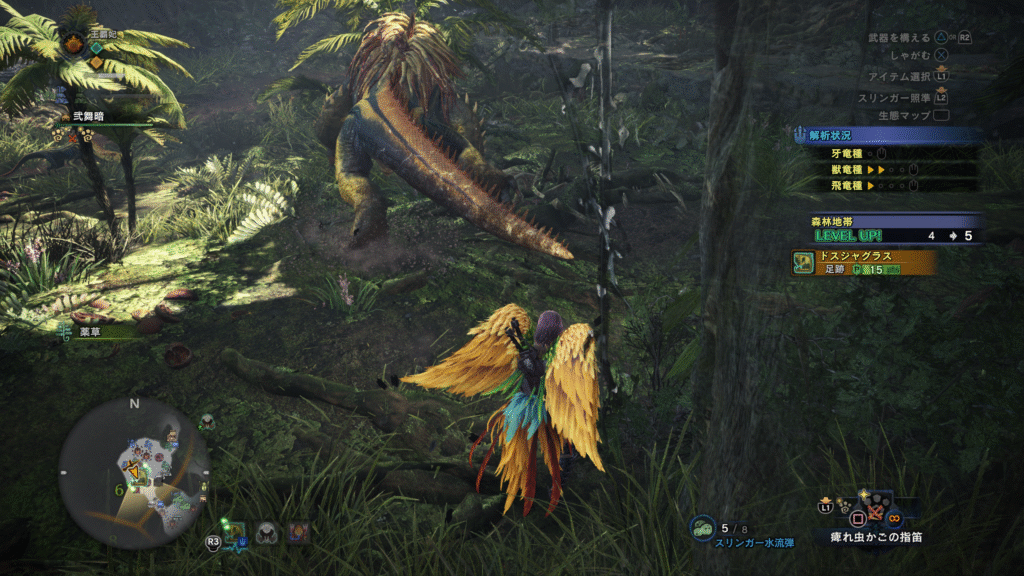Select the Great Jagras target icon below minimap
The height and width of the screenshot is (576, 1024).
(x=237, y=533)
